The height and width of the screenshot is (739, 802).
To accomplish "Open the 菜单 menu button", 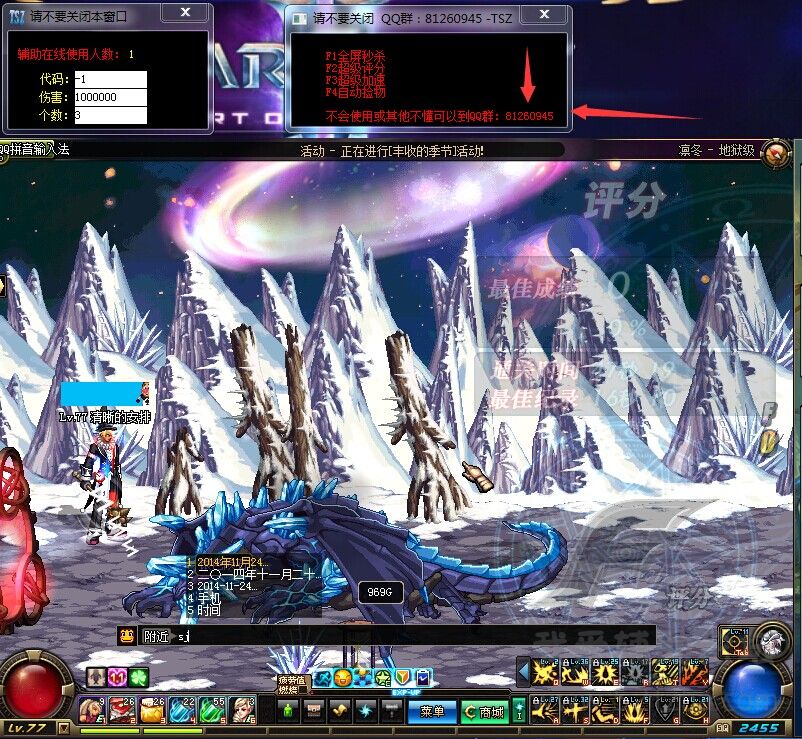I will click(432, 711).
